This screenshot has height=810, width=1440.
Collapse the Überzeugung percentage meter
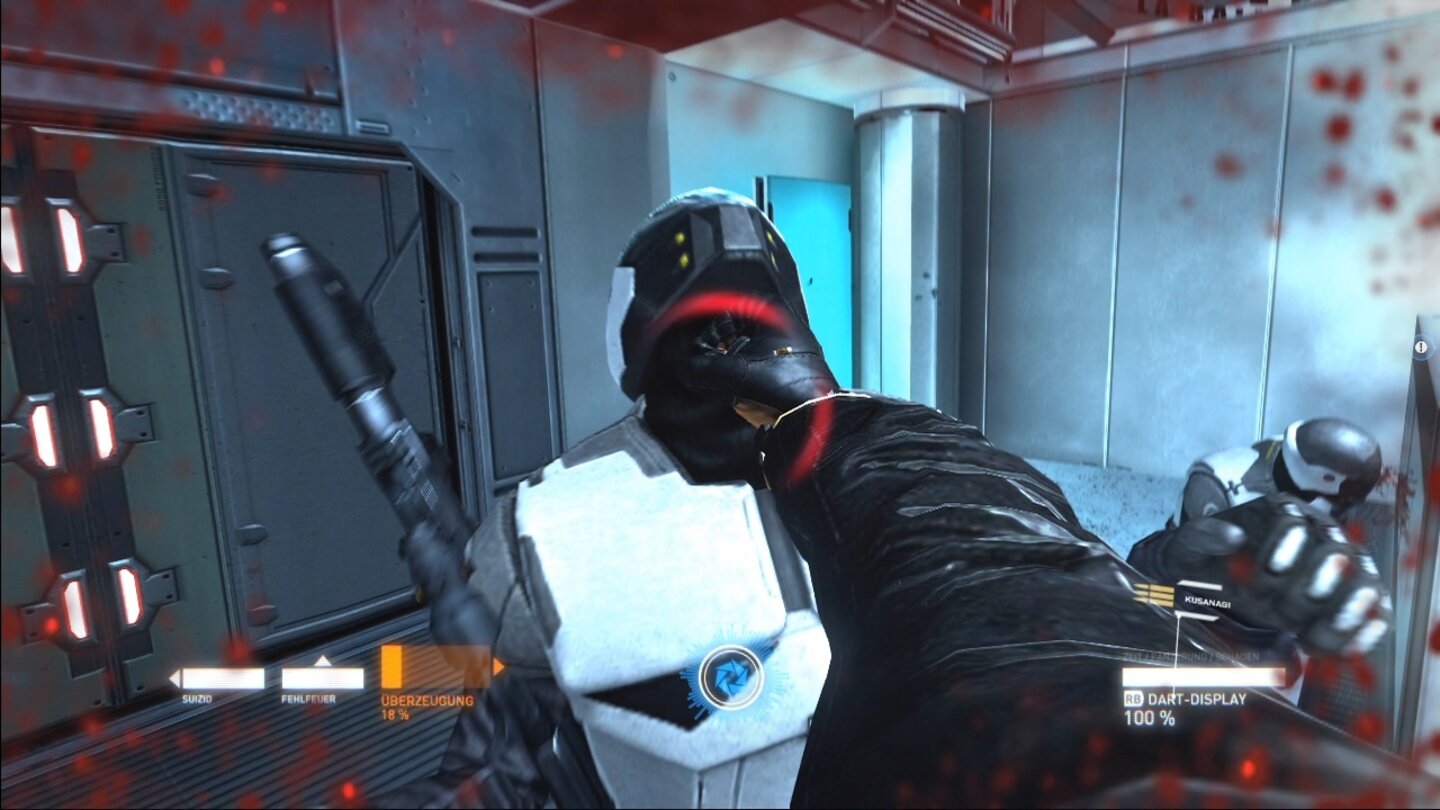coord(393,714)
